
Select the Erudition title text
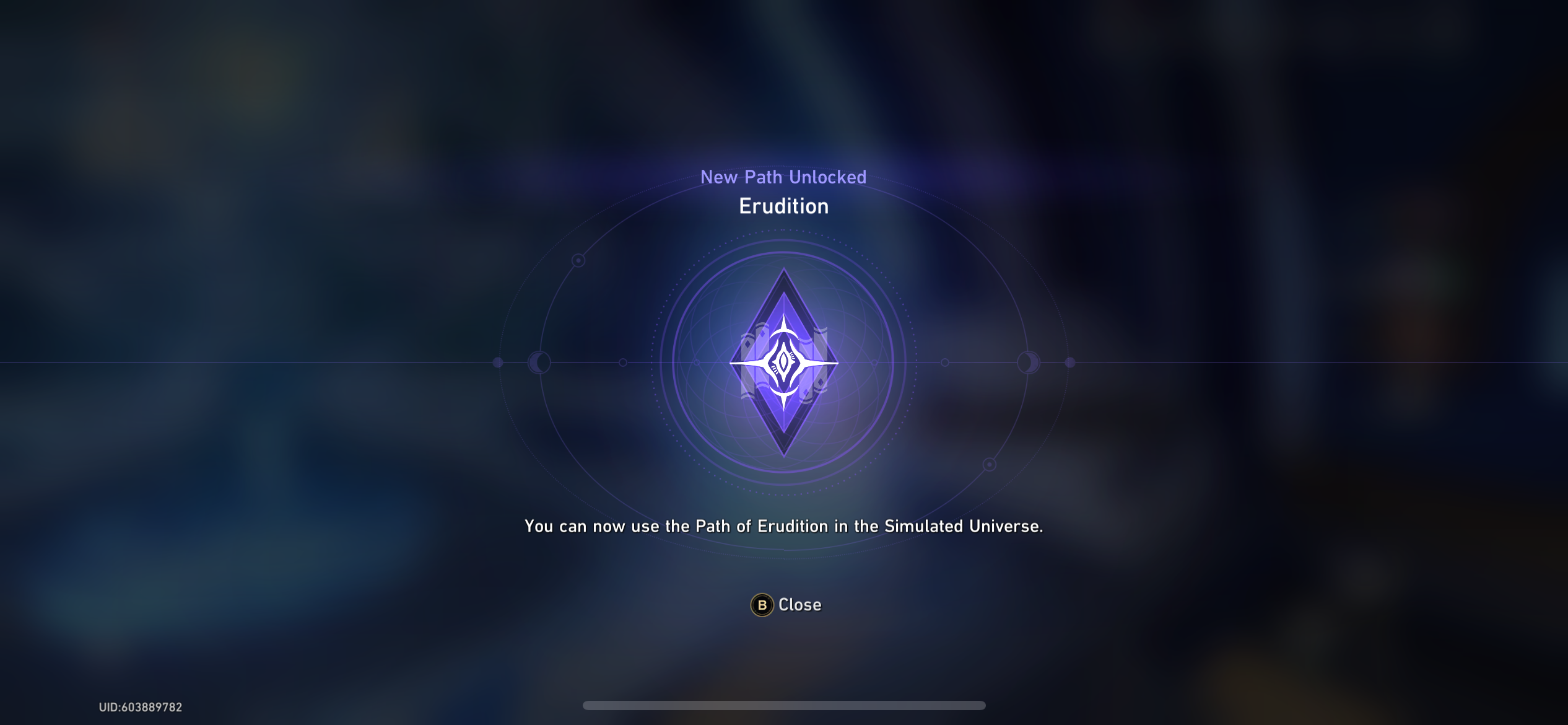pos(784,206)
